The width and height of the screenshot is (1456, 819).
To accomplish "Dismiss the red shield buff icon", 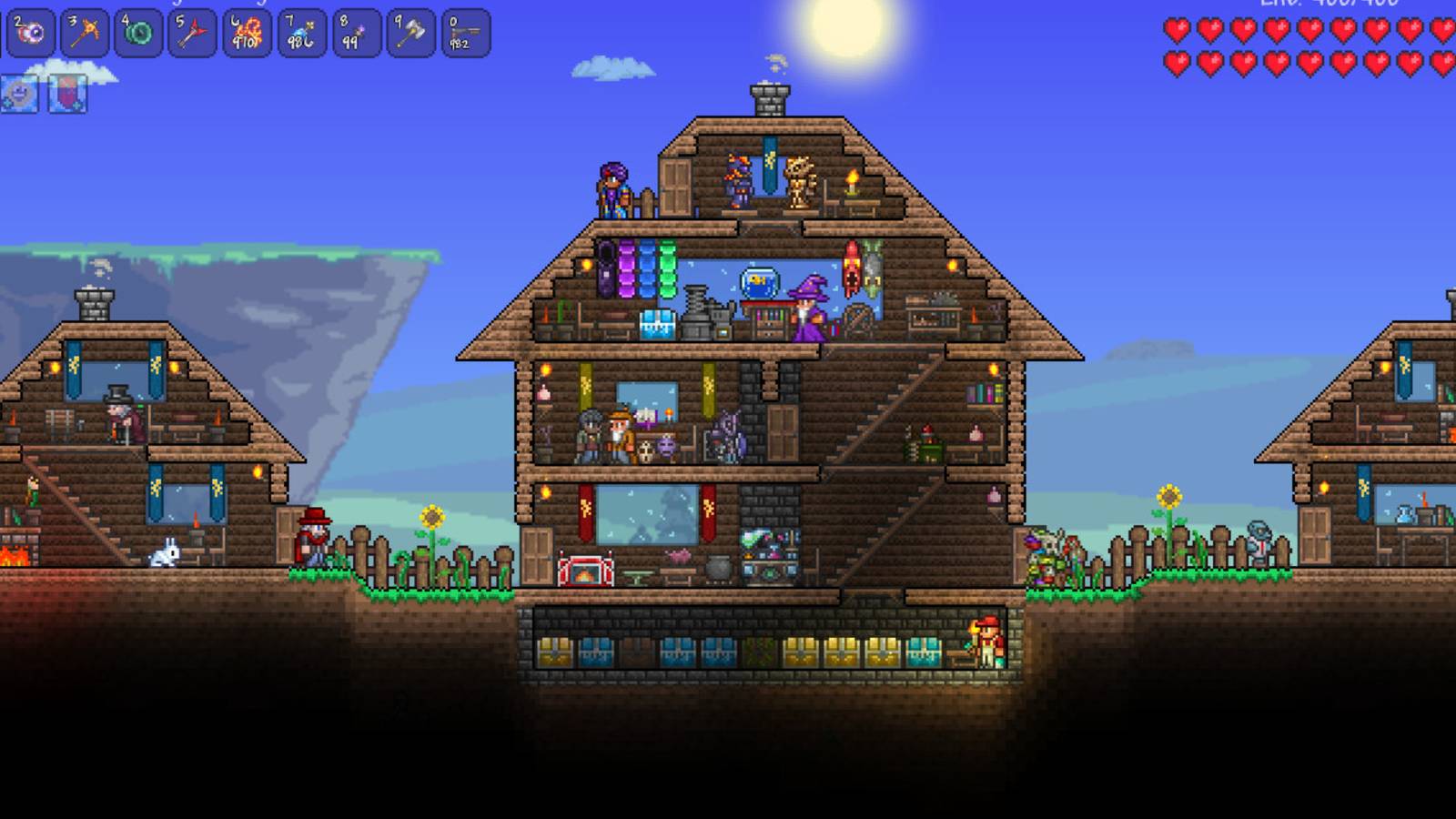I will click(68, 93).
